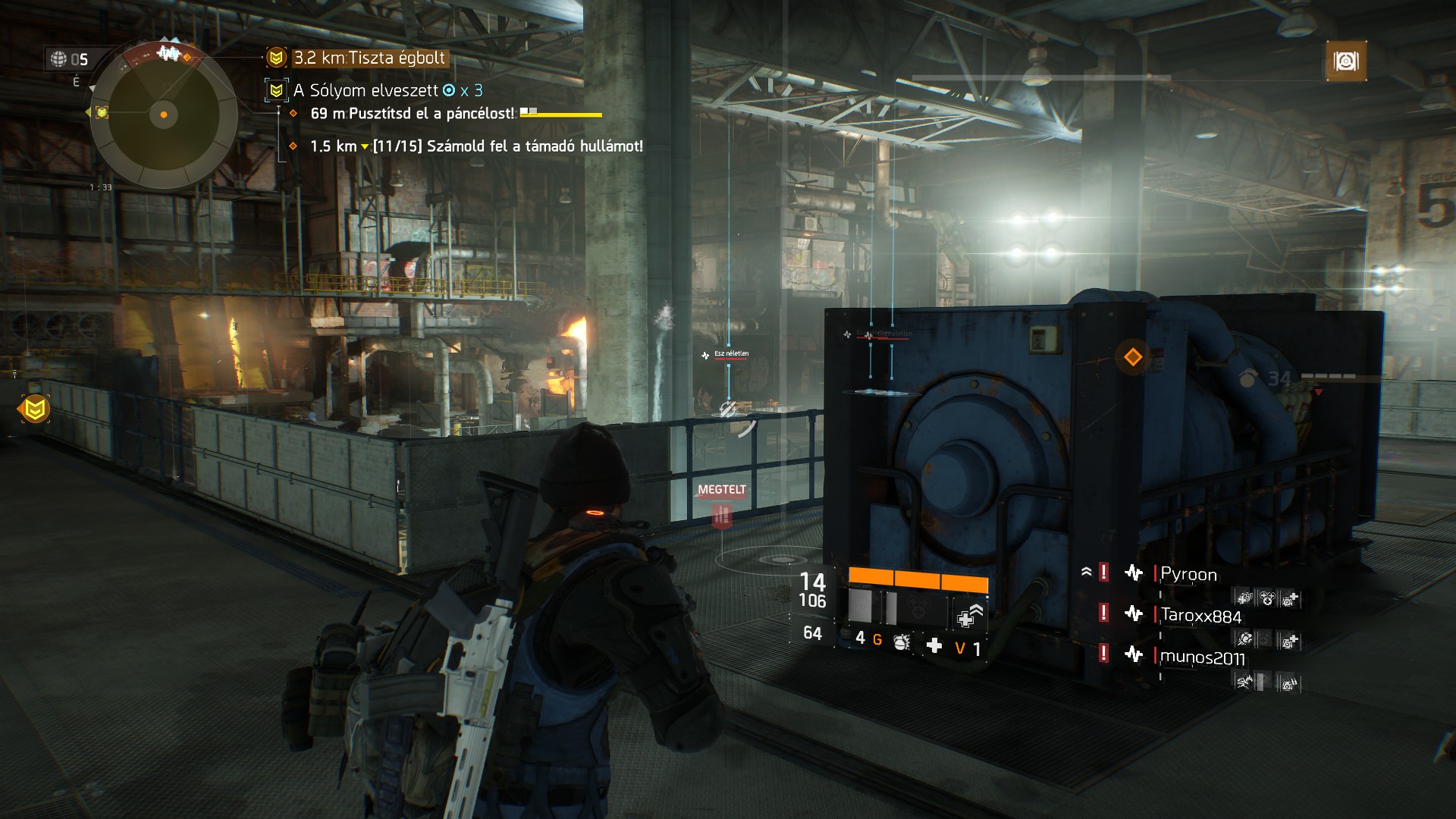
Task: Click the circular minimap radar
Action: tap(163, 115)
